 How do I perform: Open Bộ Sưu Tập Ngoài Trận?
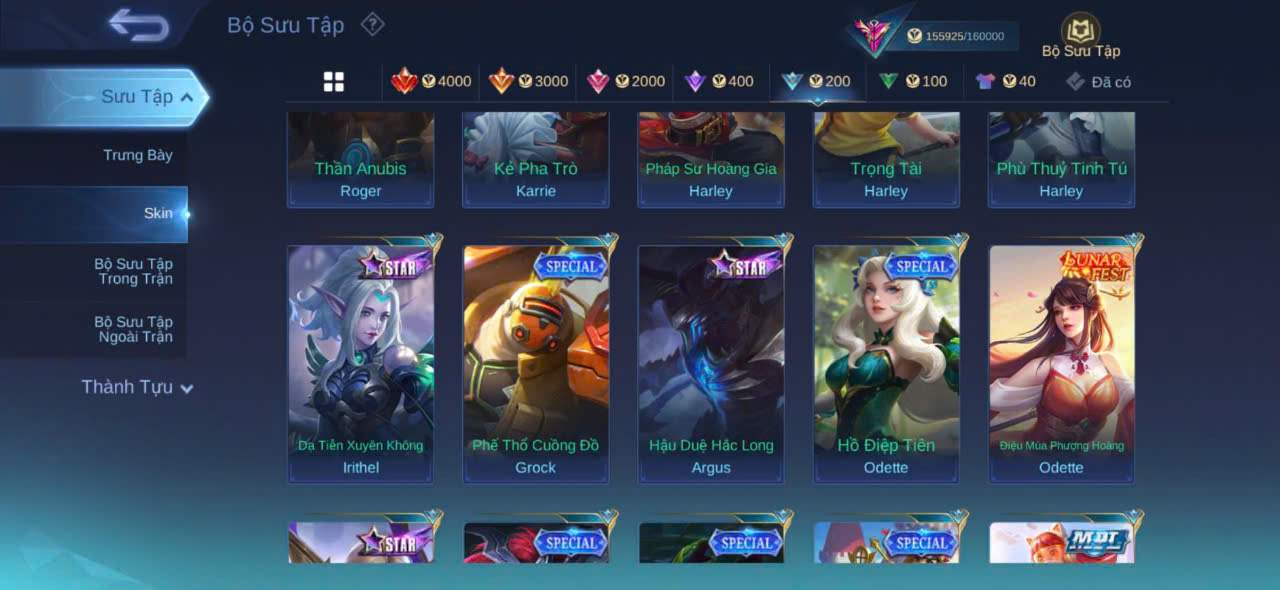(x=133, y=329)
